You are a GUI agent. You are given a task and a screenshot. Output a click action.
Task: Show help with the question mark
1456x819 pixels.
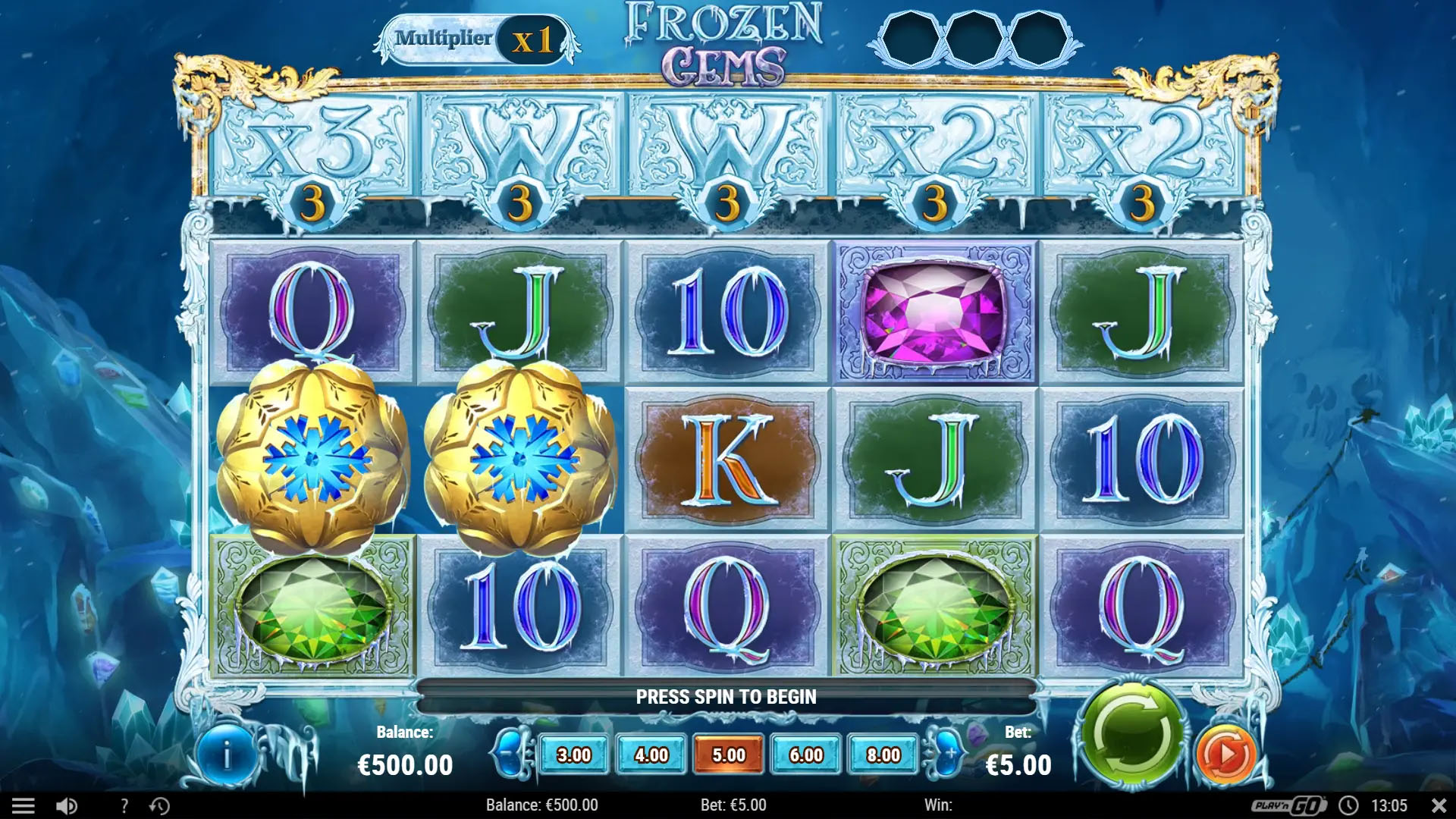124,805
